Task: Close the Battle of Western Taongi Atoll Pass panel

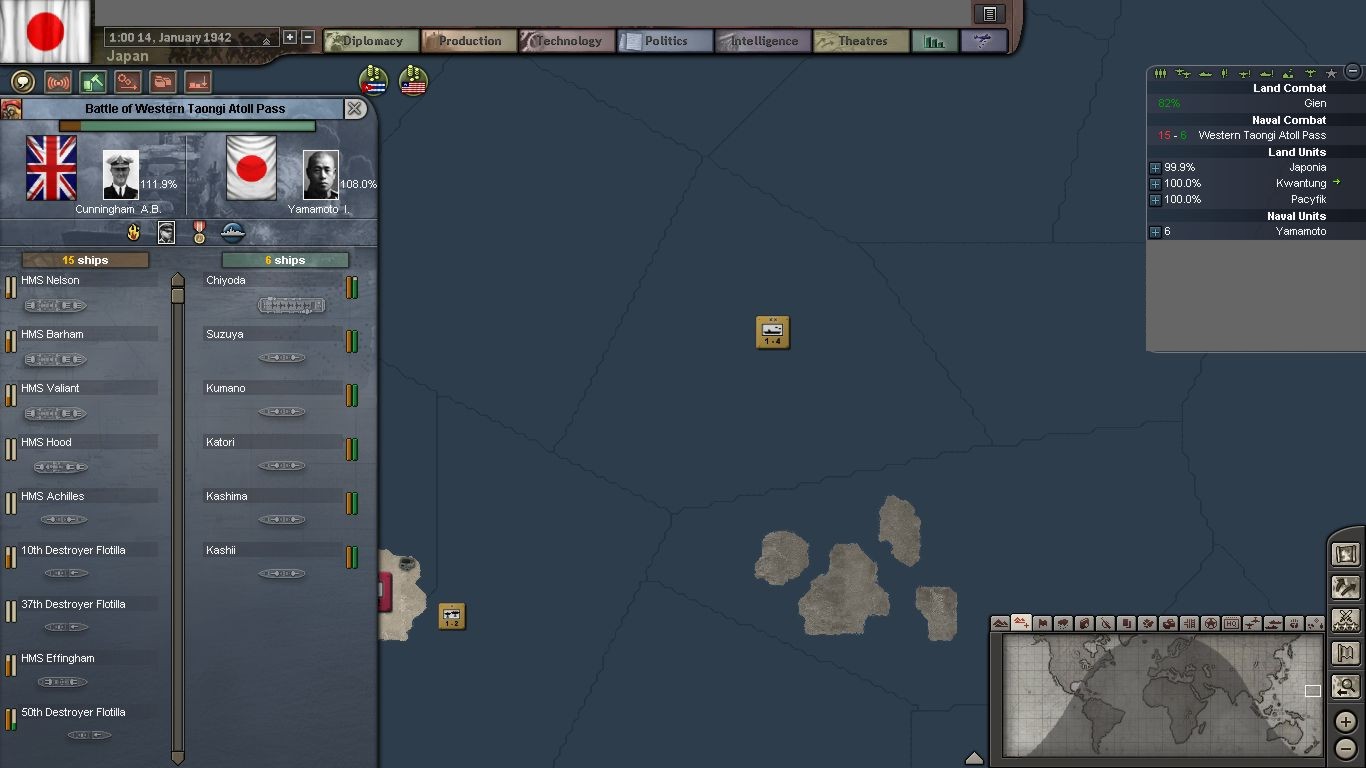Action: coord(355,109)
